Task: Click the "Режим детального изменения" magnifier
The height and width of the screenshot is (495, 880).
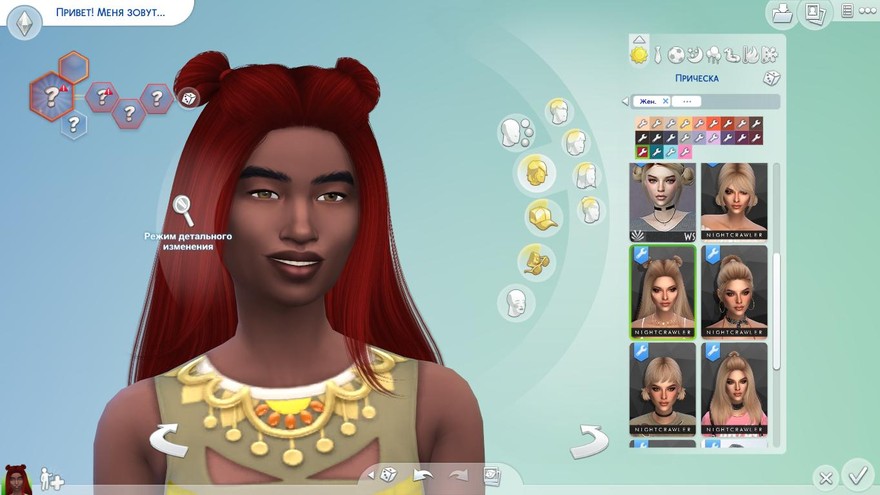Action: pyautogui.click(x=183, y=209)
